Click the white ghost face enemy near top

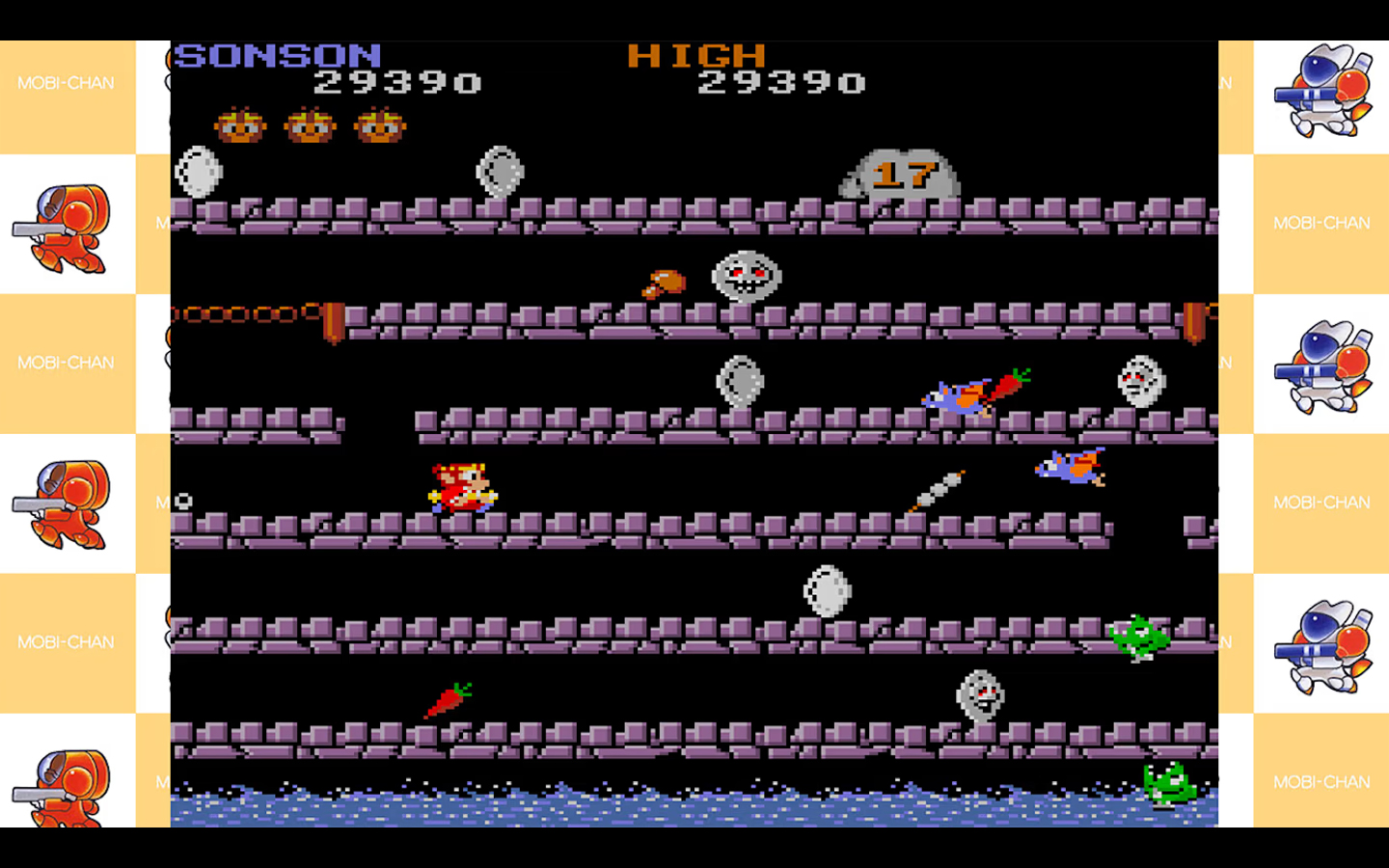tap(745, 278)
